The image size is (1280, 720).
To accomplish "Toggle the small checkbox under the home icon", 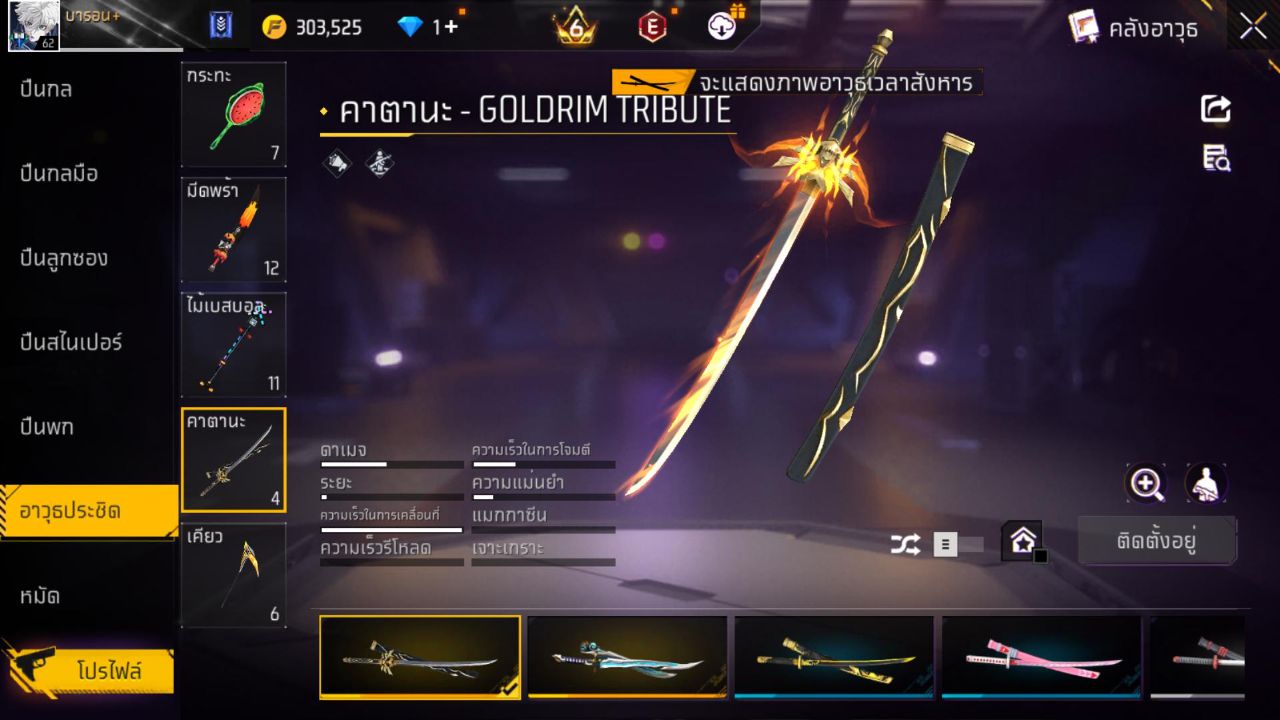I will pos(1040,558).
